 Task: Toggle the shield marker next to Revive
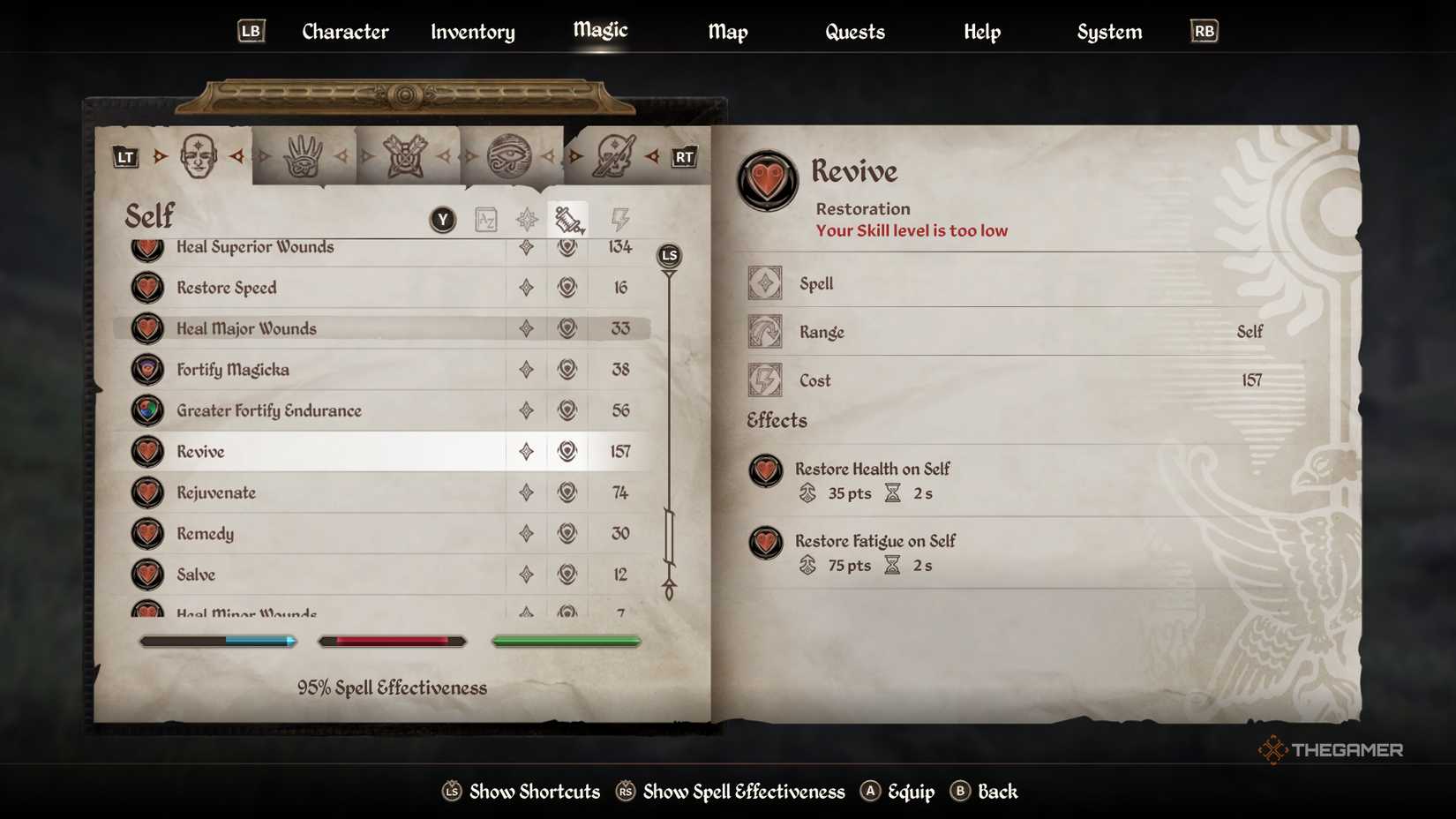point(567,451)
